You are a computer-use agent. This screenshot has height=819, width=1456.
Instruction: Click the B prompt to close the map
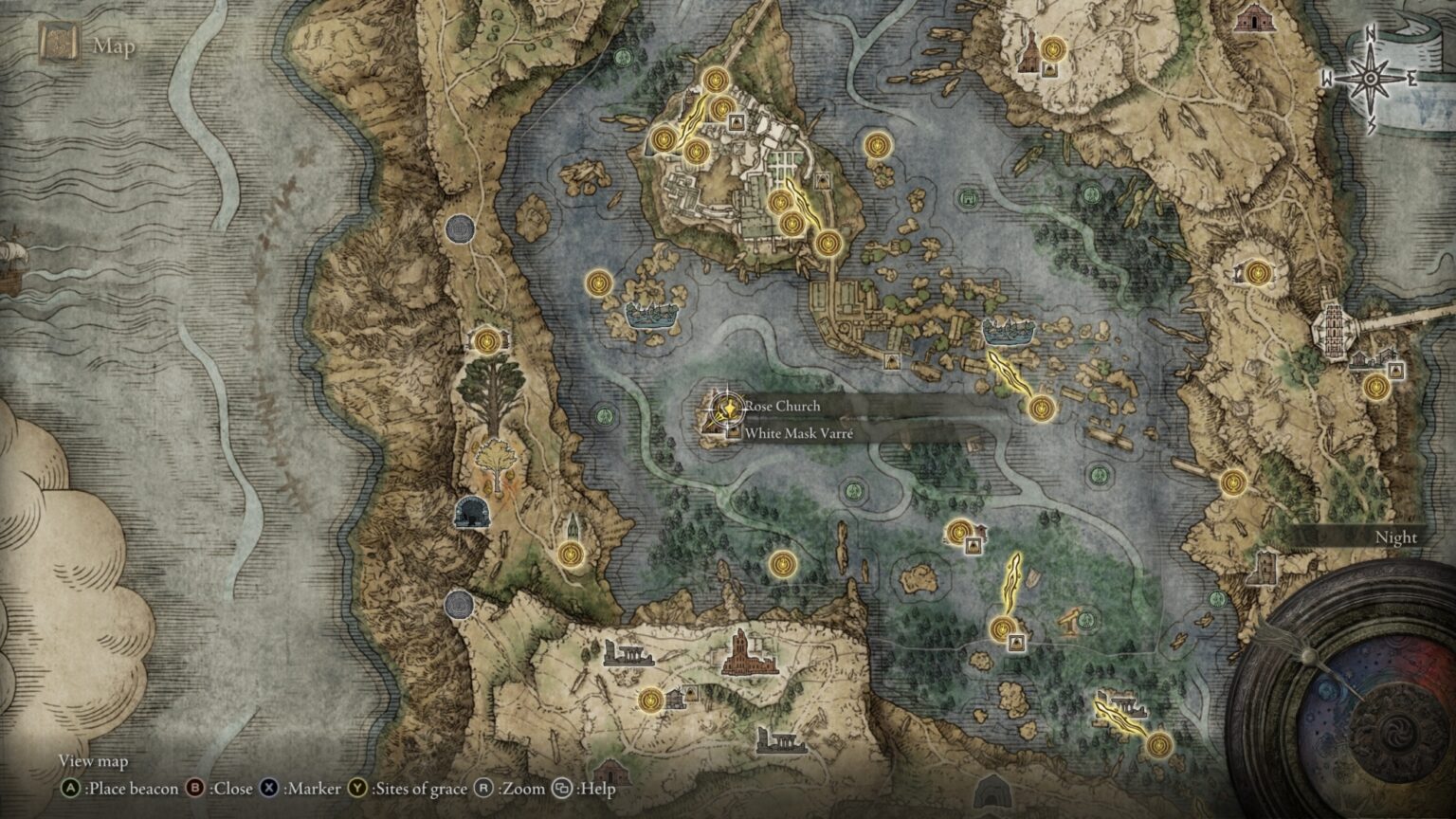(x=194, y=788)
